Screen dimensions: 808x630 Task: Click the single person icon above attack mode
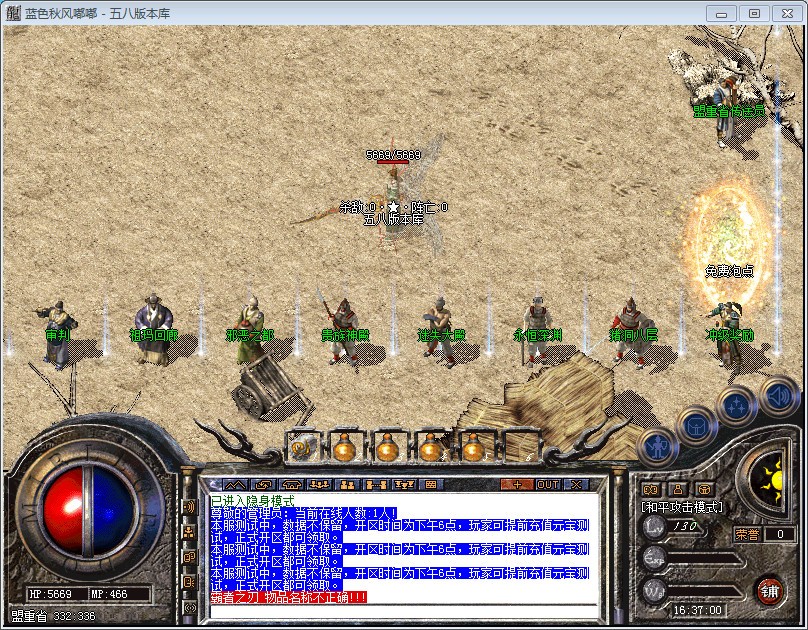[678, 489]
